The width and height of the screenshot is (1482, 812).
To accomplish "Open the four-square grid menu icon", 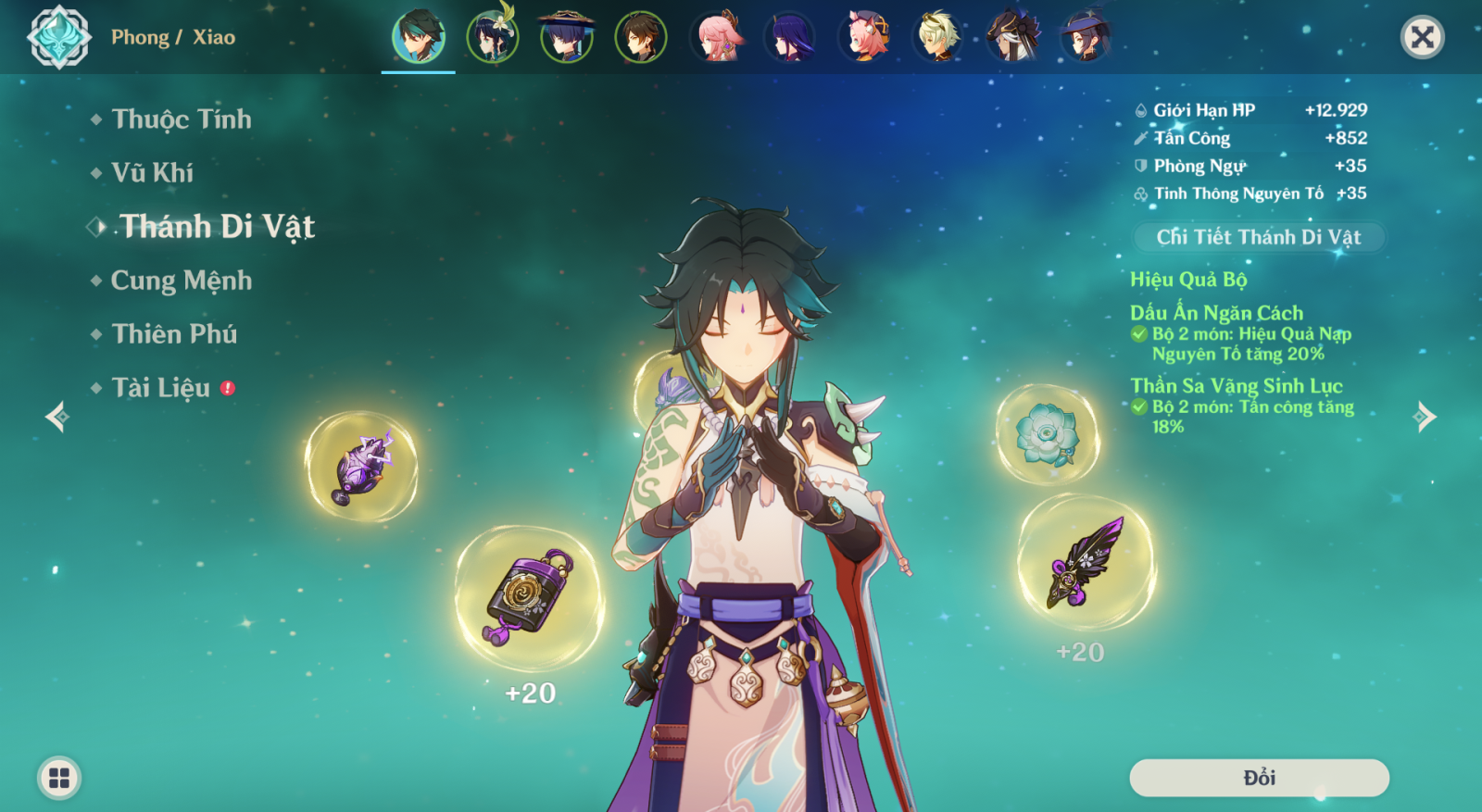I will pos(59,778).
